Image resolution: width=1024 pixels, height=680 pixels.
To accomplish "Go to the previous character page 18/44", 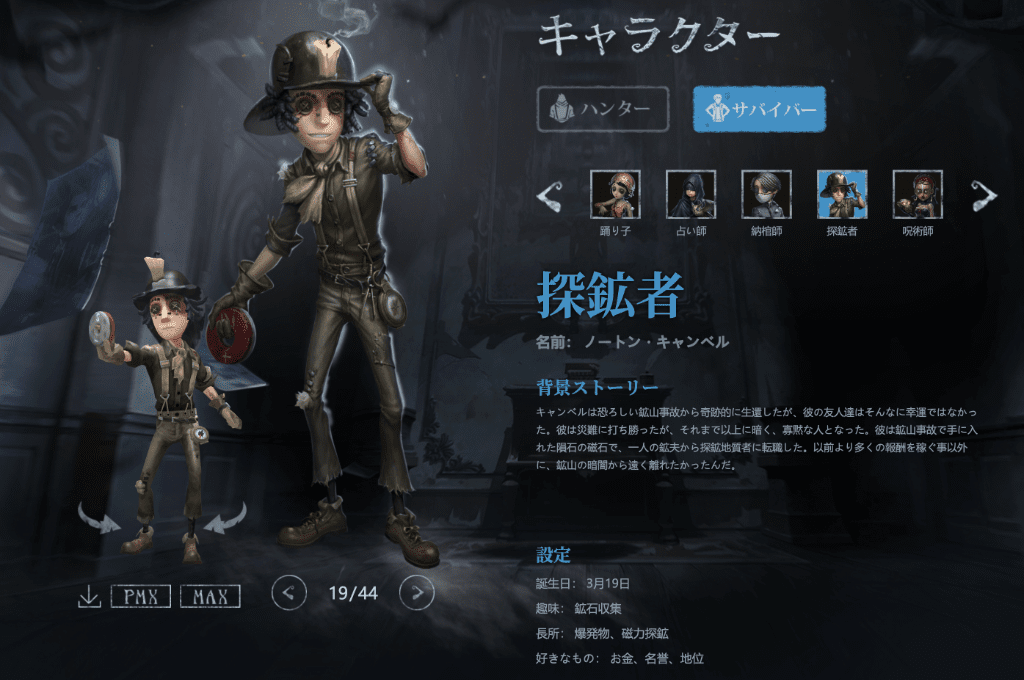I will [x=289, y=593].
